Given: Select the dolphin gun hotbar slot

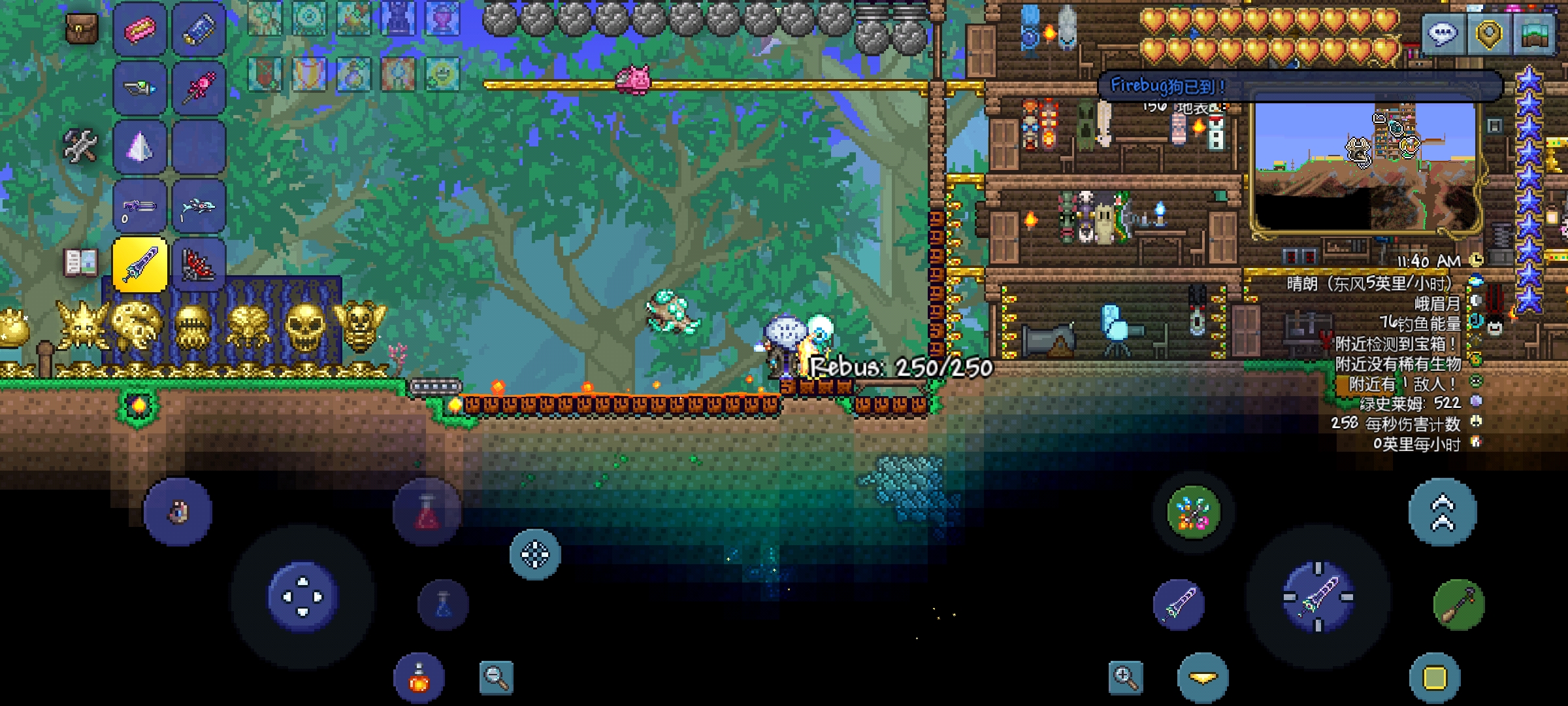Looking at the screenshot, I should (x=199, y=207).
